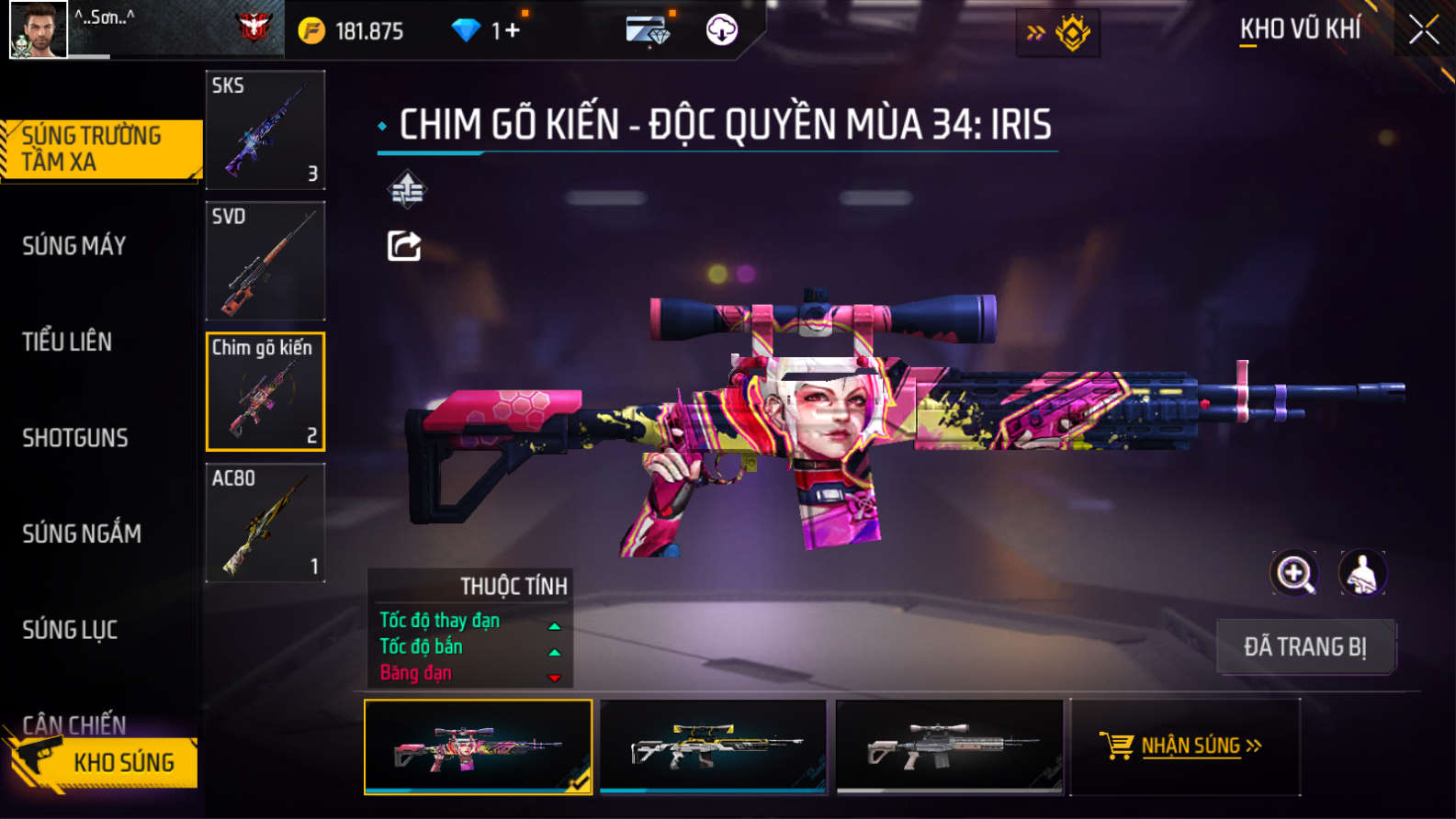Viewport: 1456px width, 819px height.
Task: Zoom in with the magnifier icon
Action: [x=1294, y=574]
